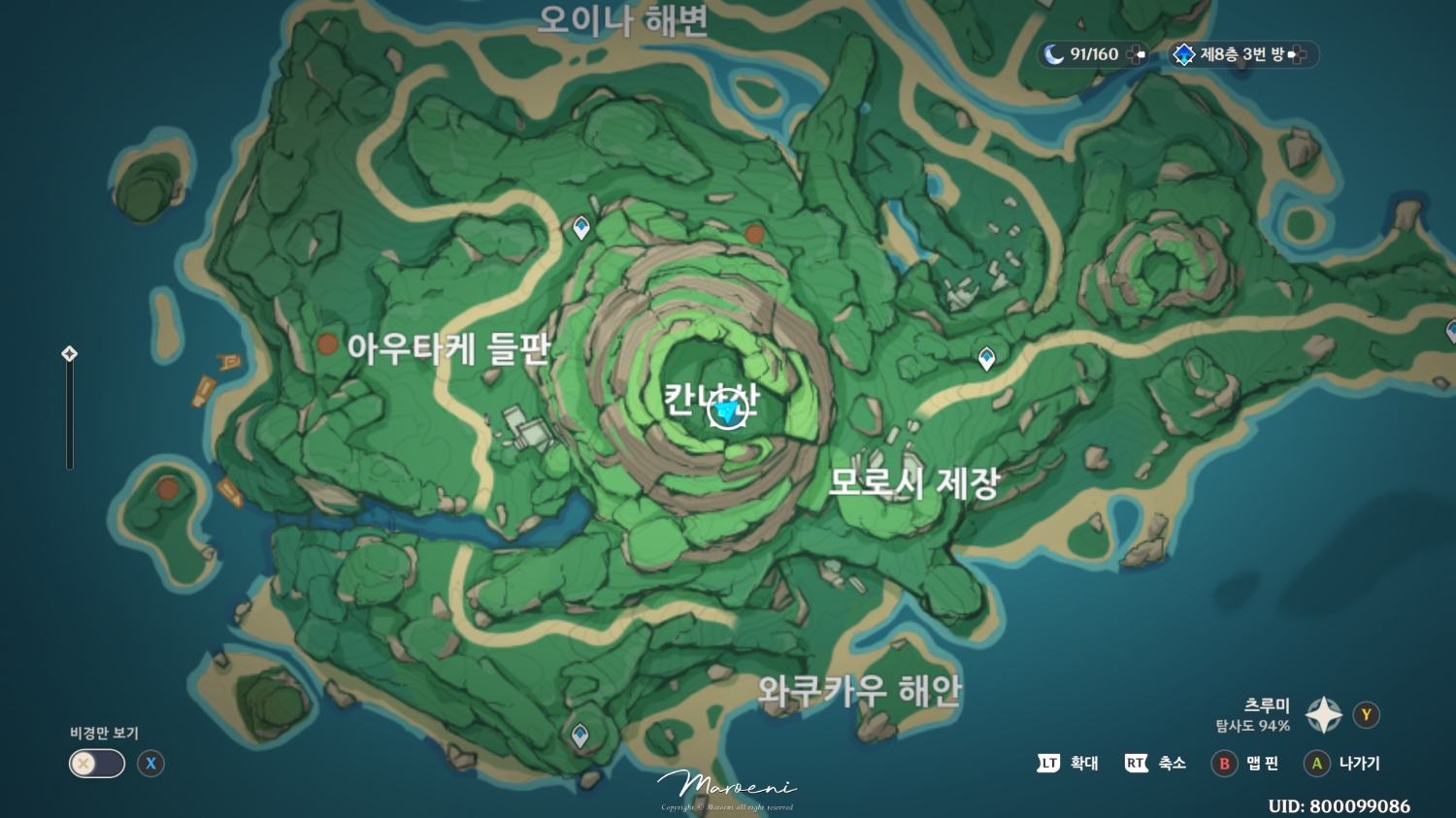Open the teleport waypoint east of 칸나산
The width and height of the screenshot is (1456, 818).
click(x=986, y=357)
